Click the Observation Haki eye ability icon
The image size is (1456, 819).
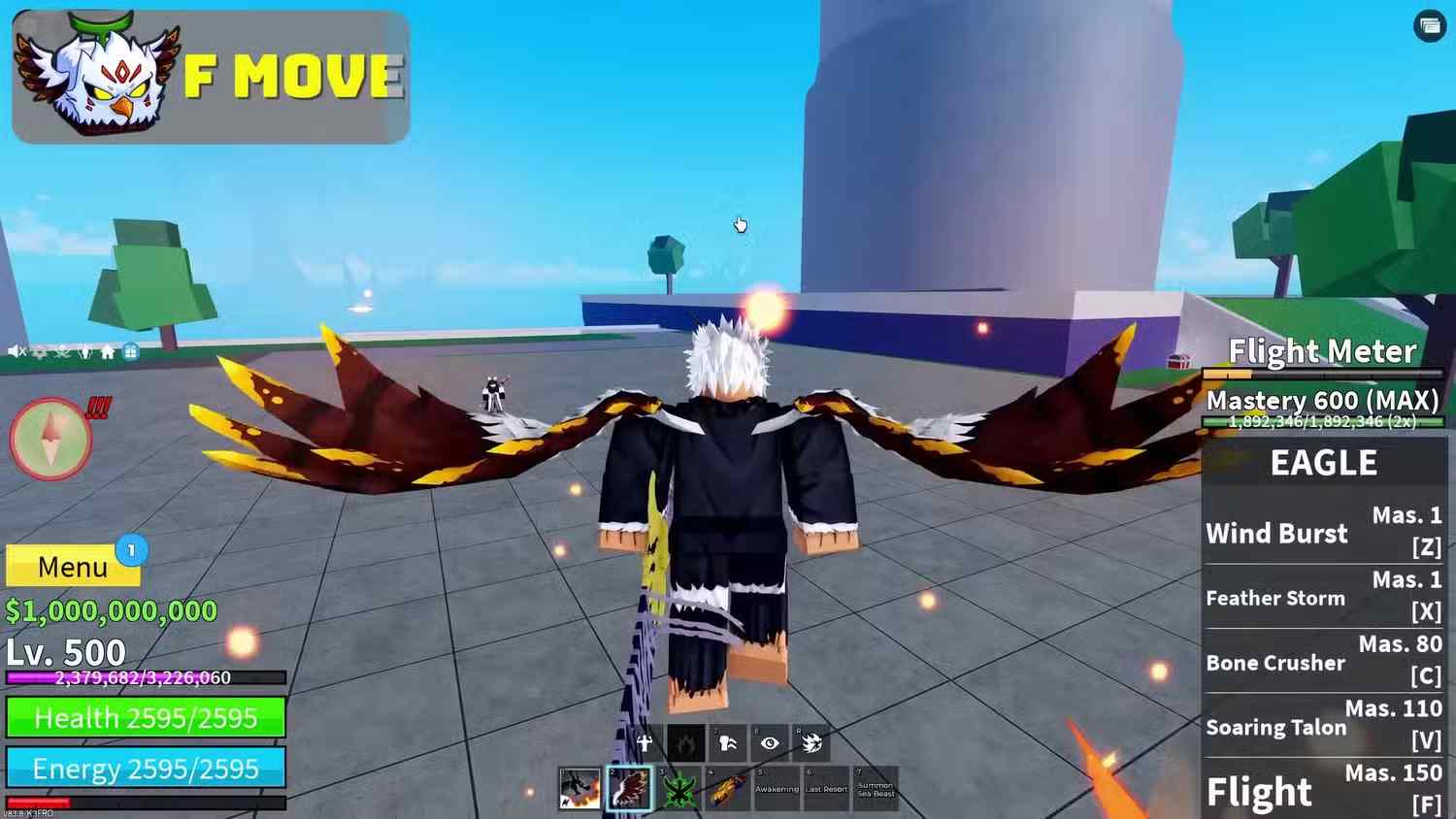[x=770, y=743]
